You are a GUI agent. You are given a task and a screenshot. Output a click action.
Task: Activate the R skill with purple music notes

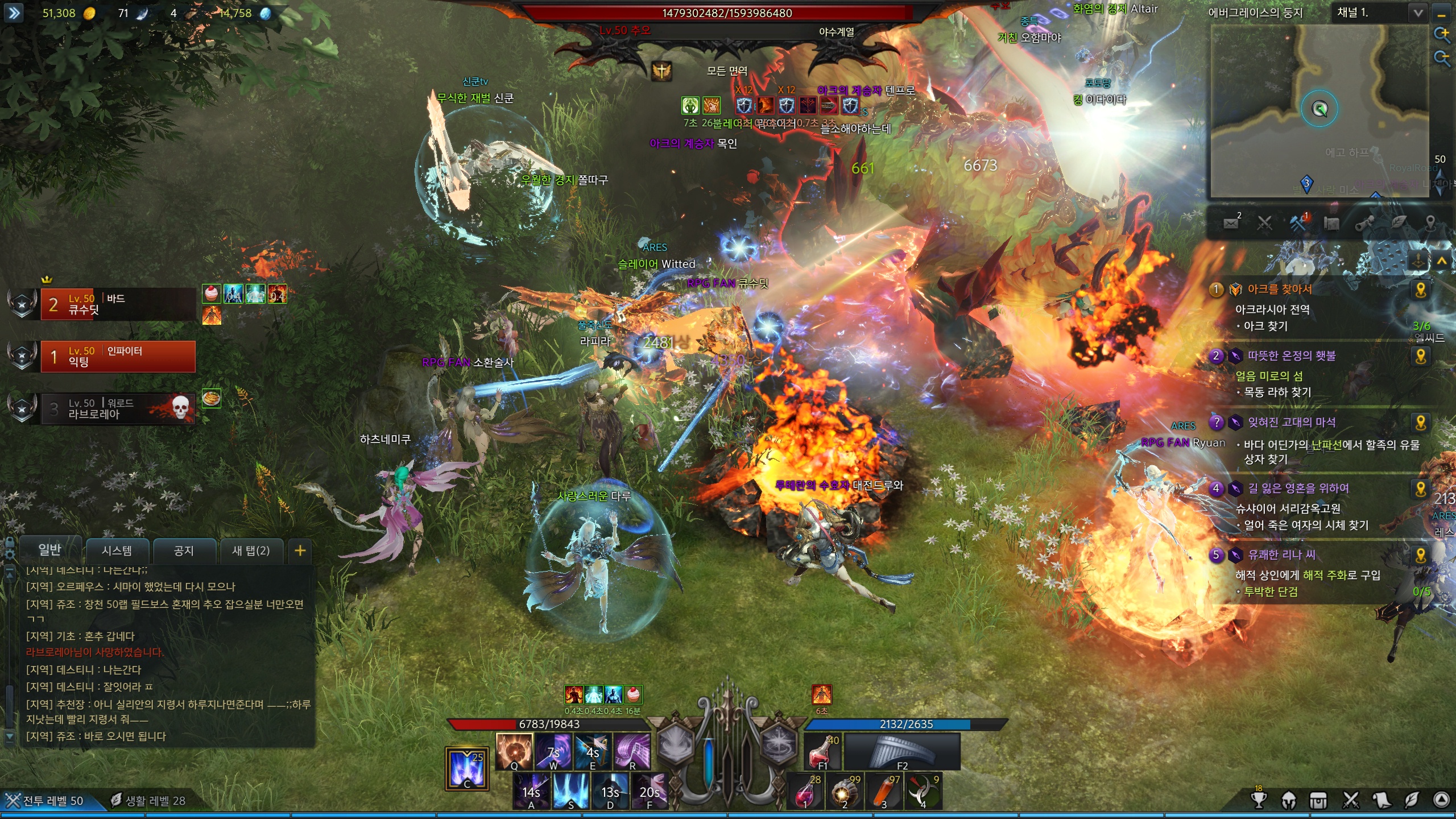click(632, 751)
